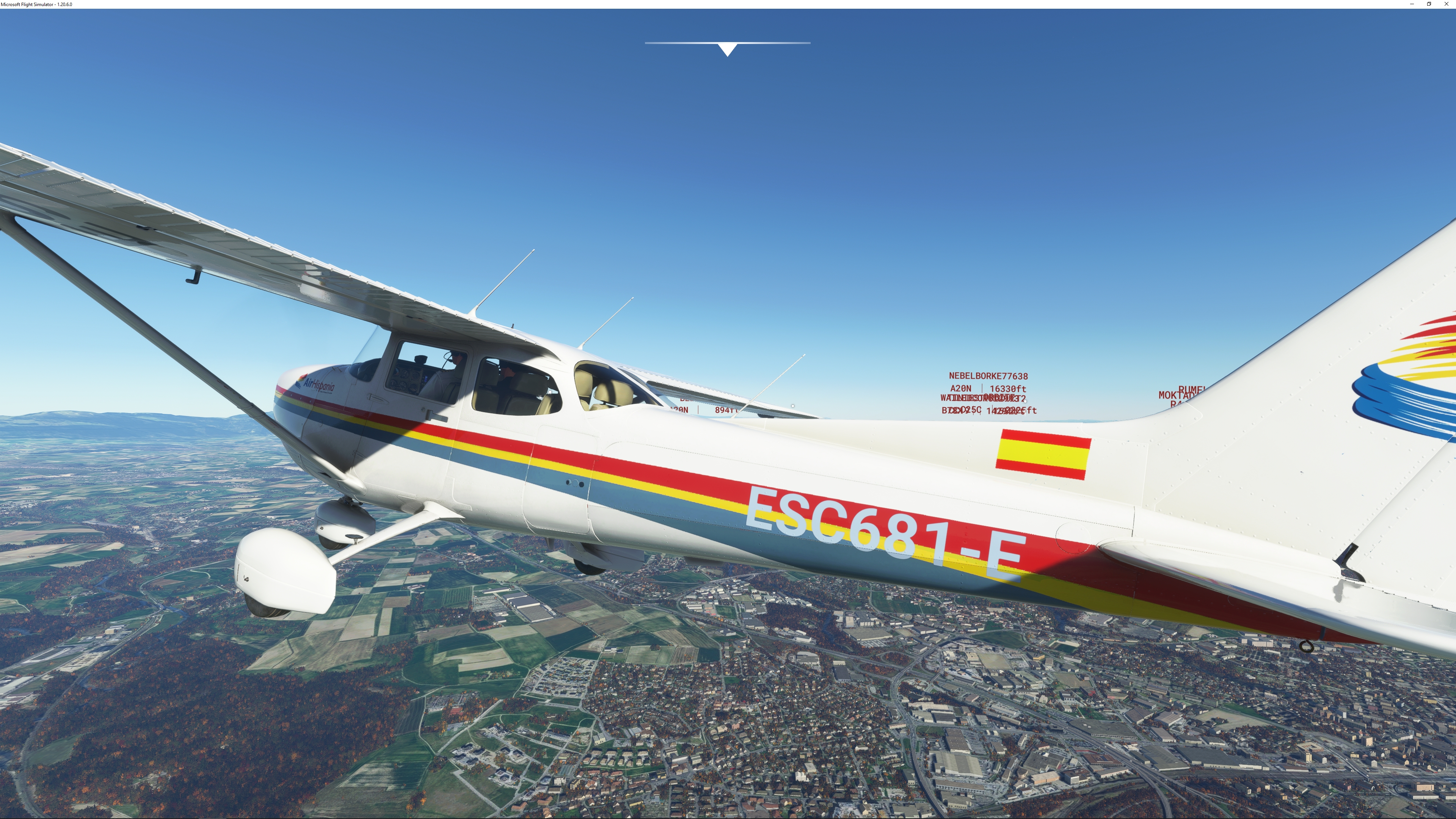Screen dimensions: 1456x819
Task: Open the toolbar drop-down handle arrow
Action: (x=728, y=49)
